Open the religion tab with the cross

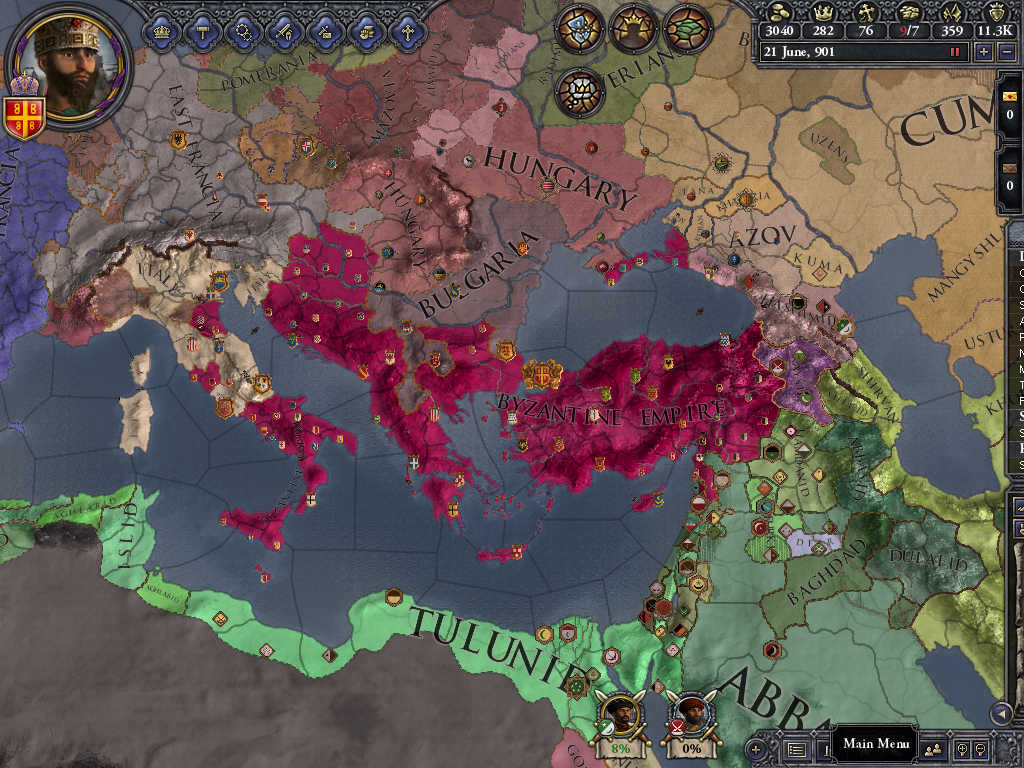point(408,32)
